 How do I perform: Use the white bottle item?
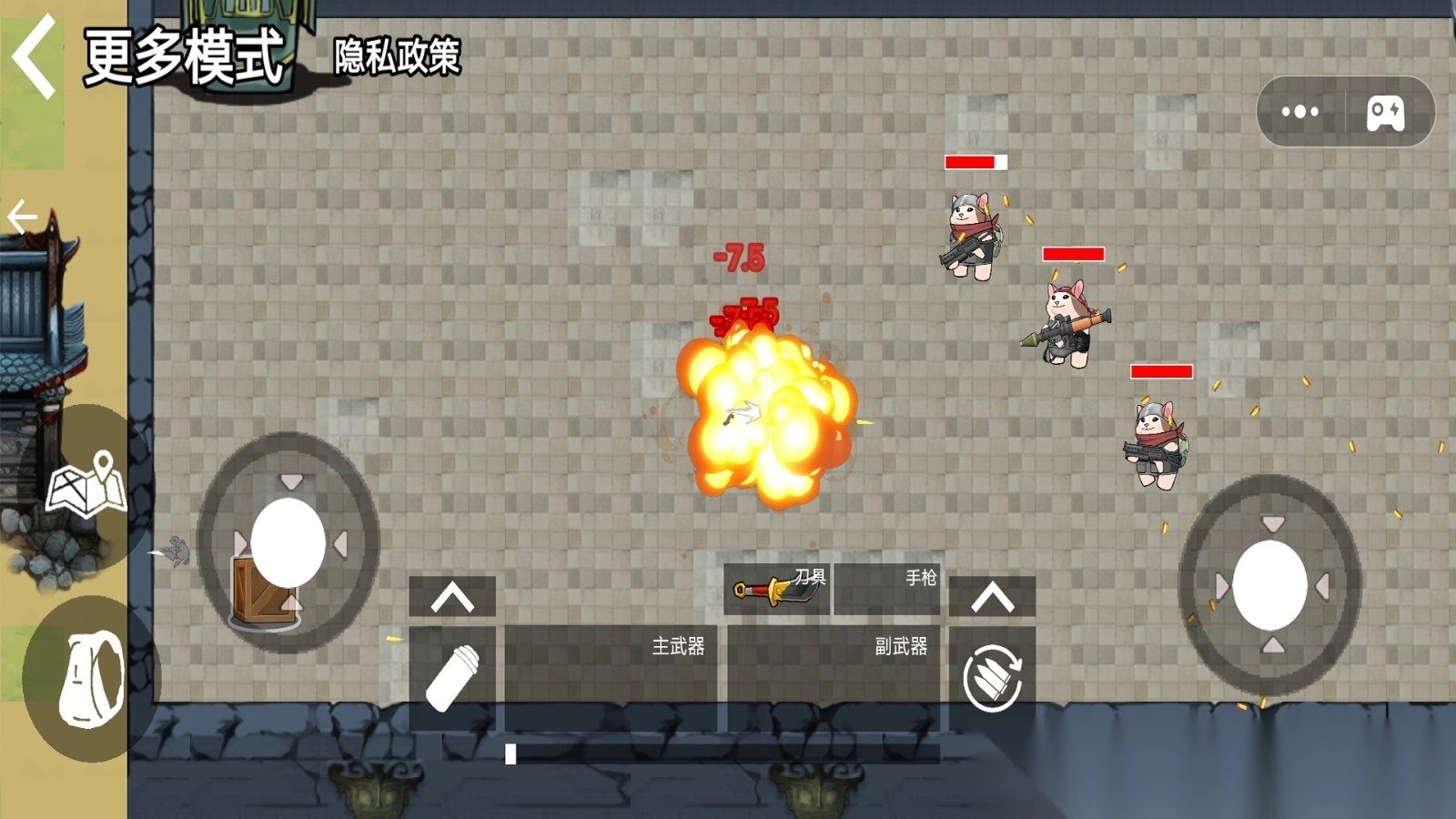452,678
